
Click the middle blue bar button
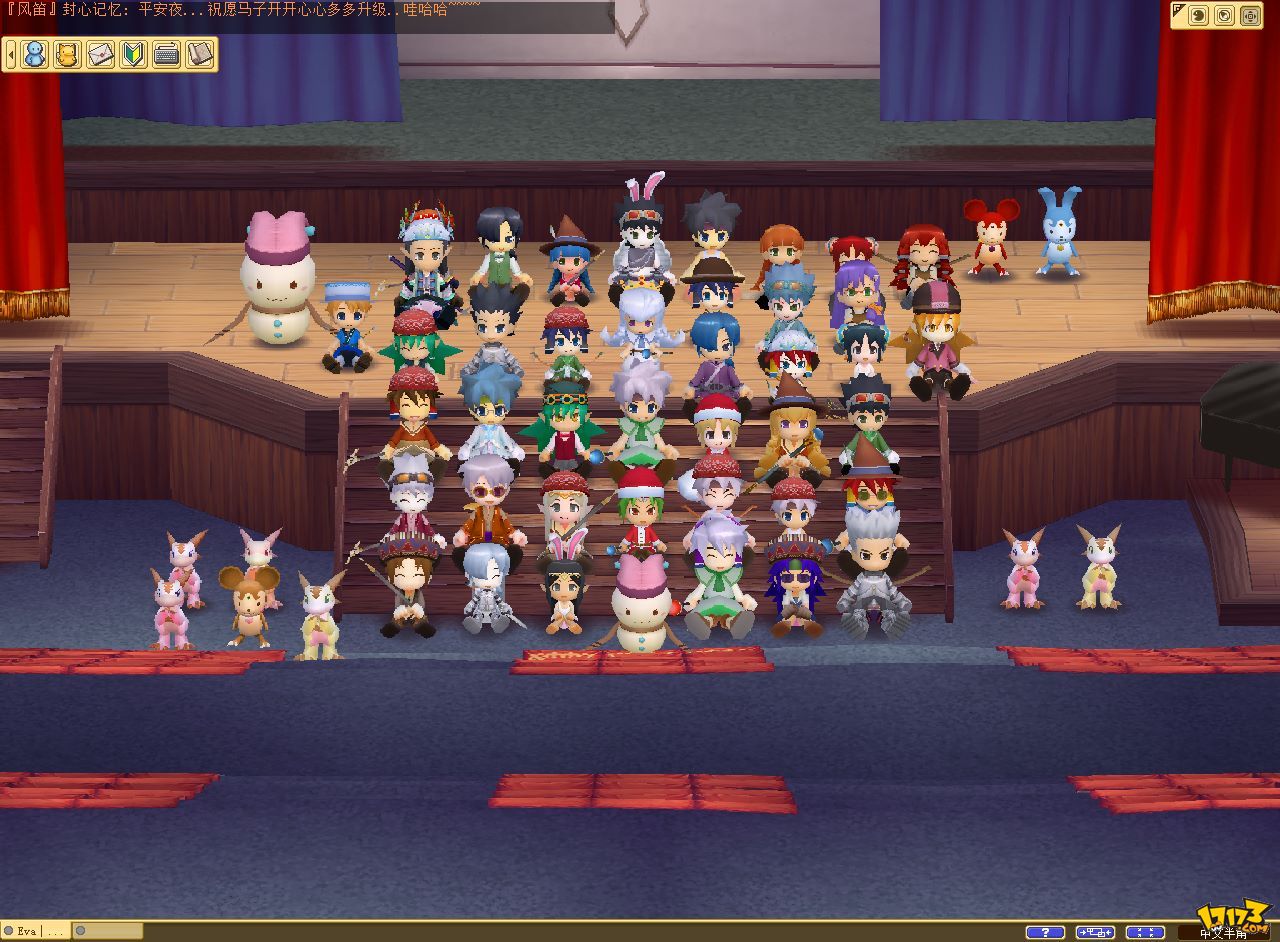click(x=1095, y=932)
